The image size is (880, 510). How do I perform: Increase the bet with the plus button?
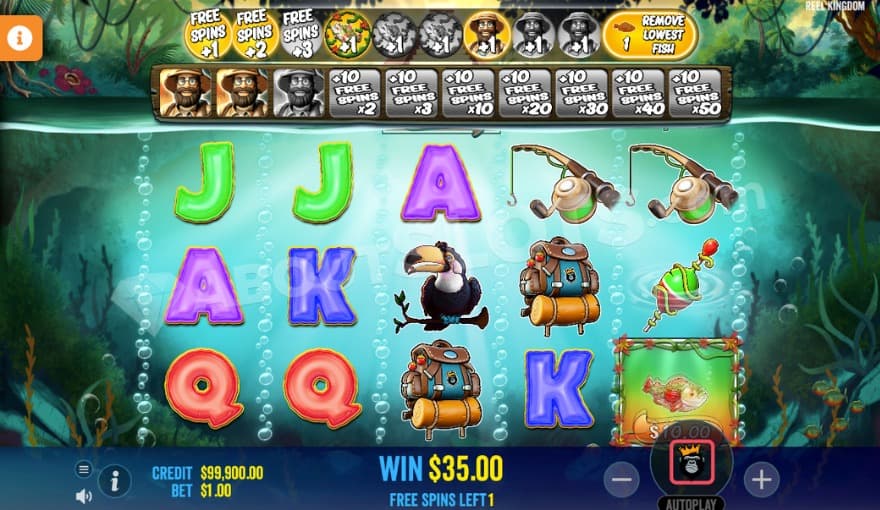tap(761, 480)
